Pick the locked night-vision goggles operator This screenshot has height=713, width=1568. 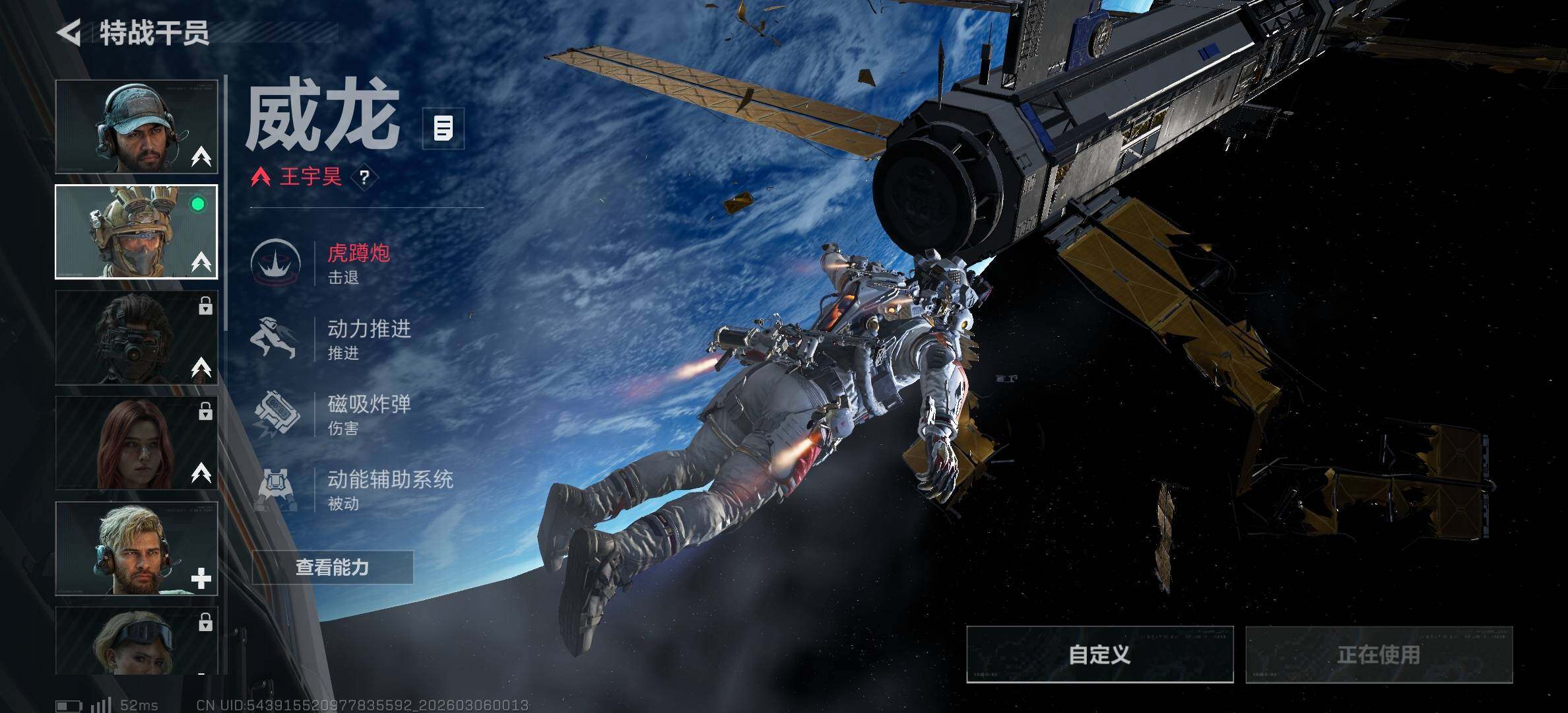coord(137,337)
